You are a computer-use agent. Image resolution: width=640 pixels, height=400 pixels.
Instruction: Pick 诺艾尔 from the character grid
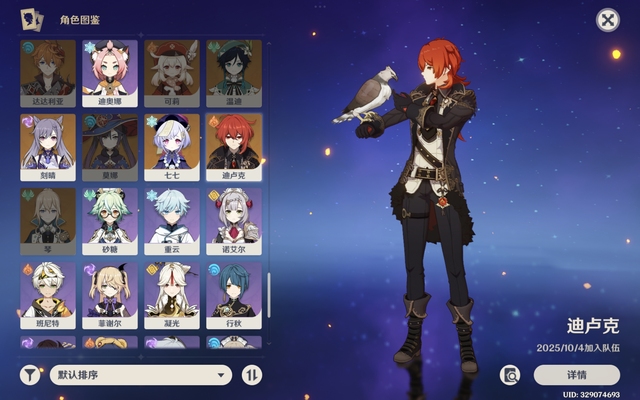coord(234,220)
